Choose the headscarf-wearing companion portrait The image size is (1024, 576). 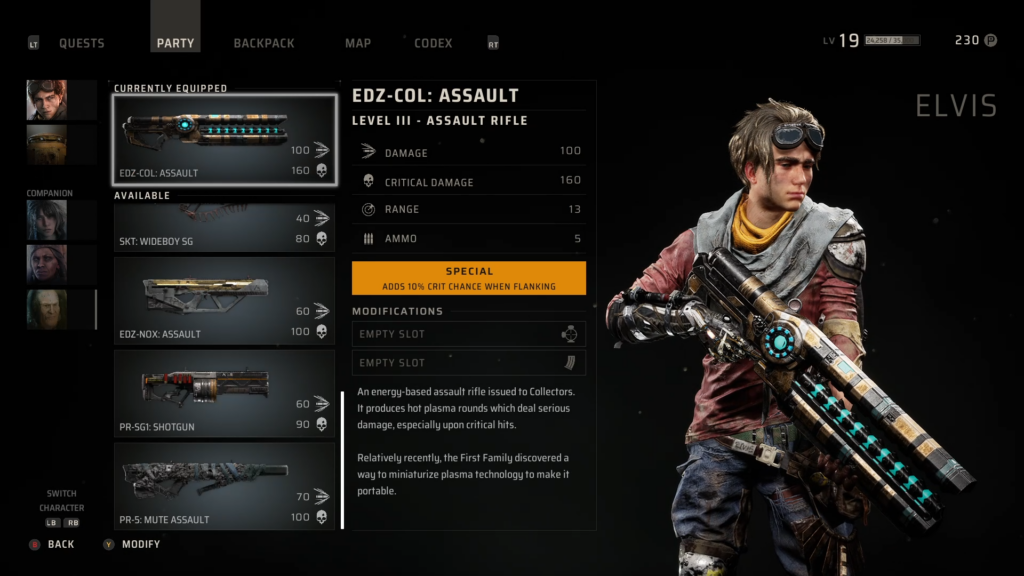47,264
